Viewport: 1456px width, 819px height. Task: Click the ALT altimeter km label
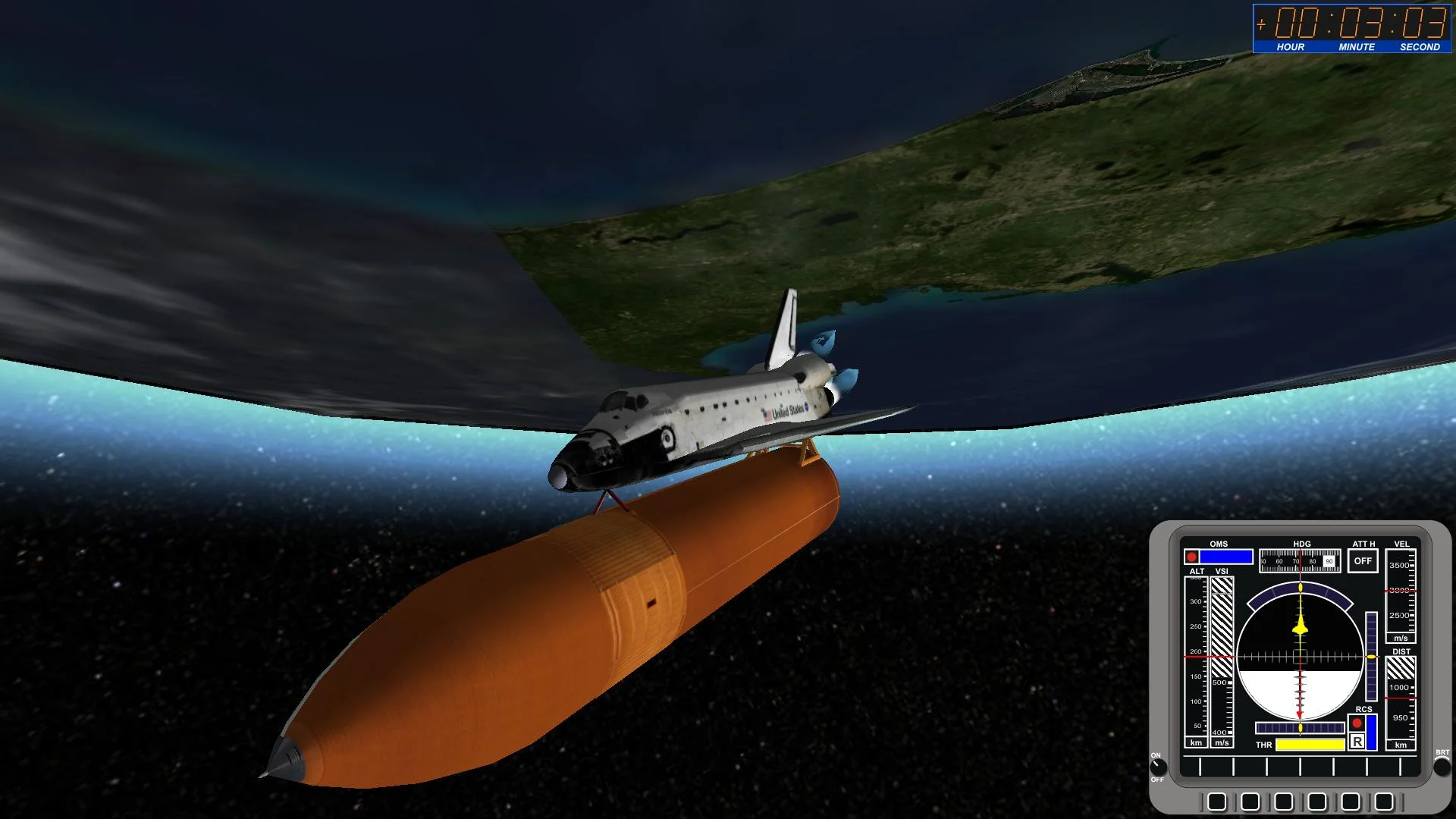click(x=1195, y=742)
